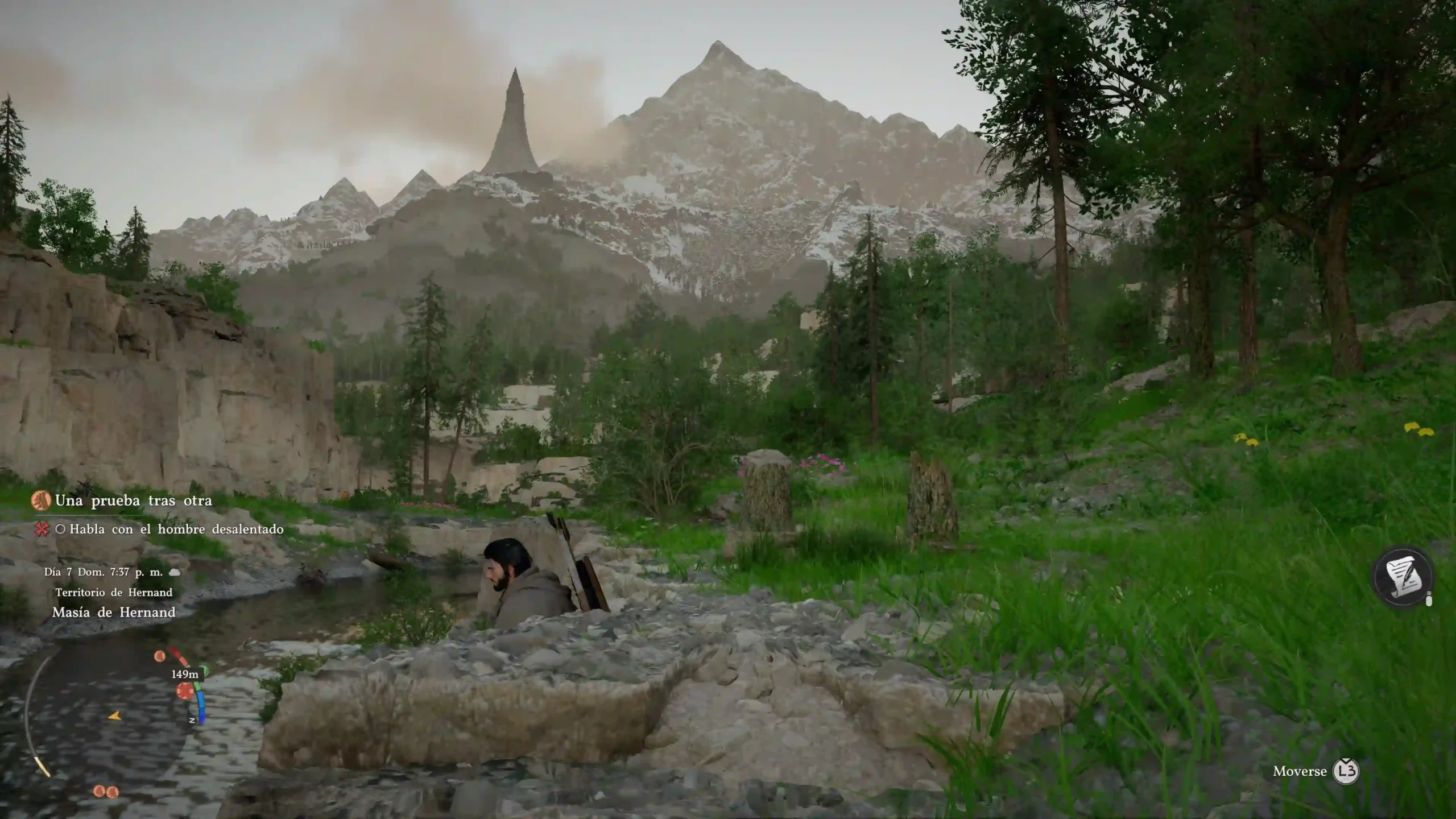
Task: Click the yellow player arrow on the minimap
Action: pyautogui.click(x=115, y=716)
